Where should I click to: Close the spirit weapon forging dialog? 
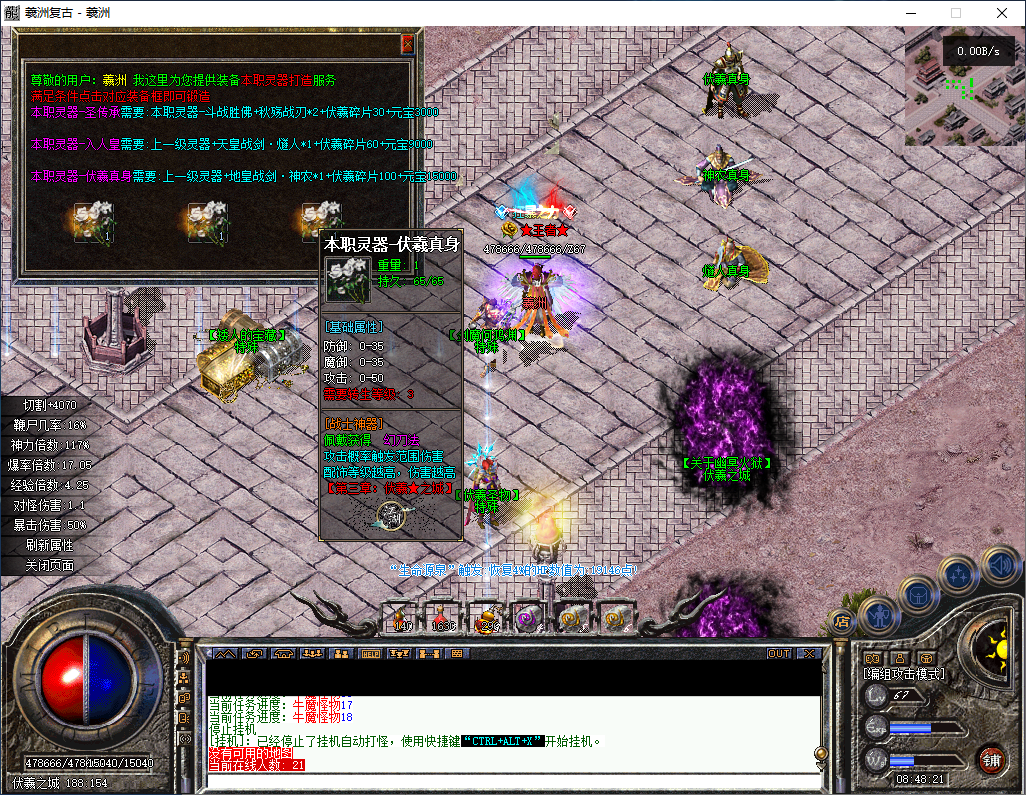tap(407, 44)
